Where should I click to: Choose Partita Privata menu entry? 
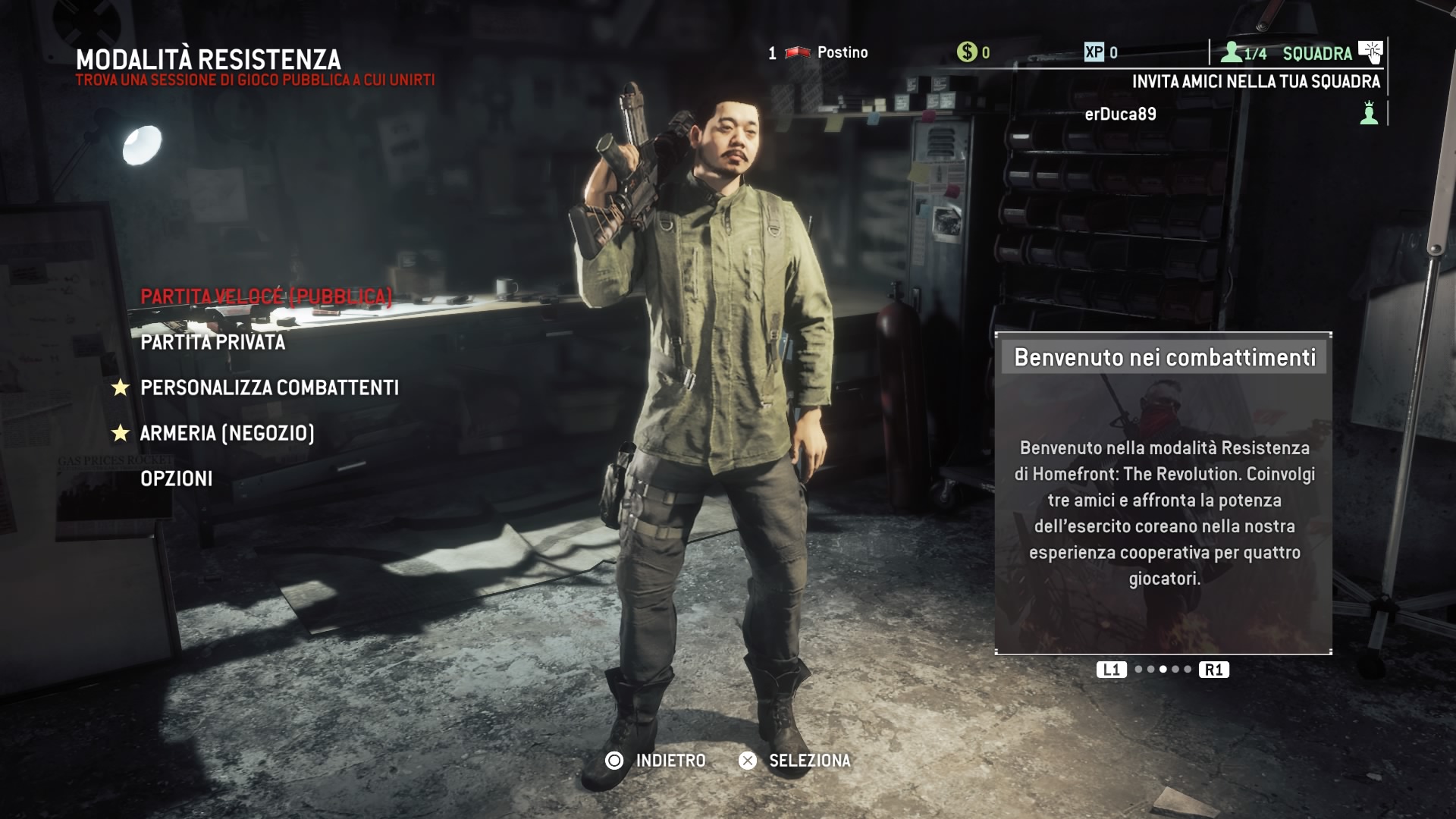[x=213, y=342]
